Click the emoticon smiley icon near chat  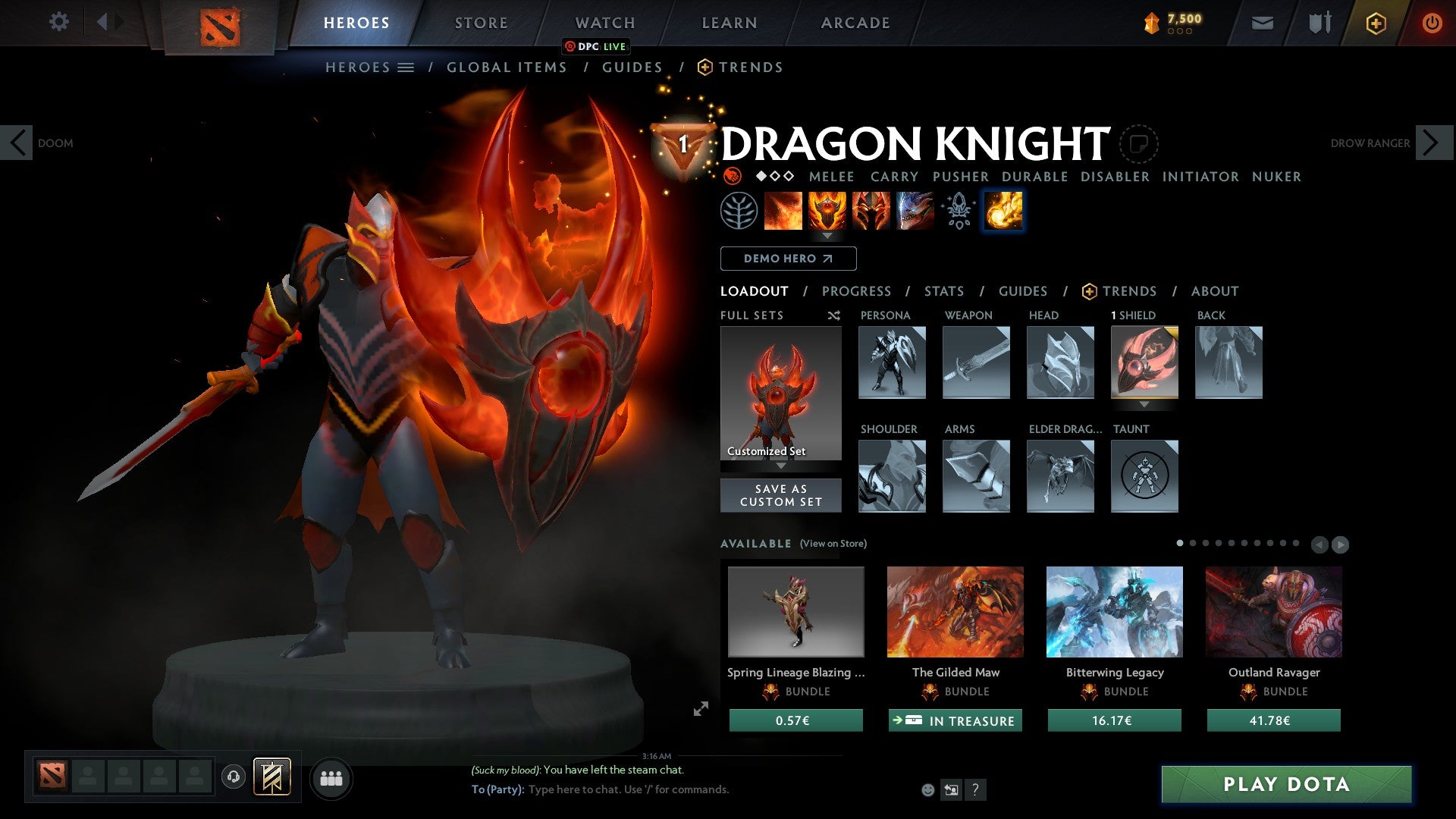click(x=927, y=790)
